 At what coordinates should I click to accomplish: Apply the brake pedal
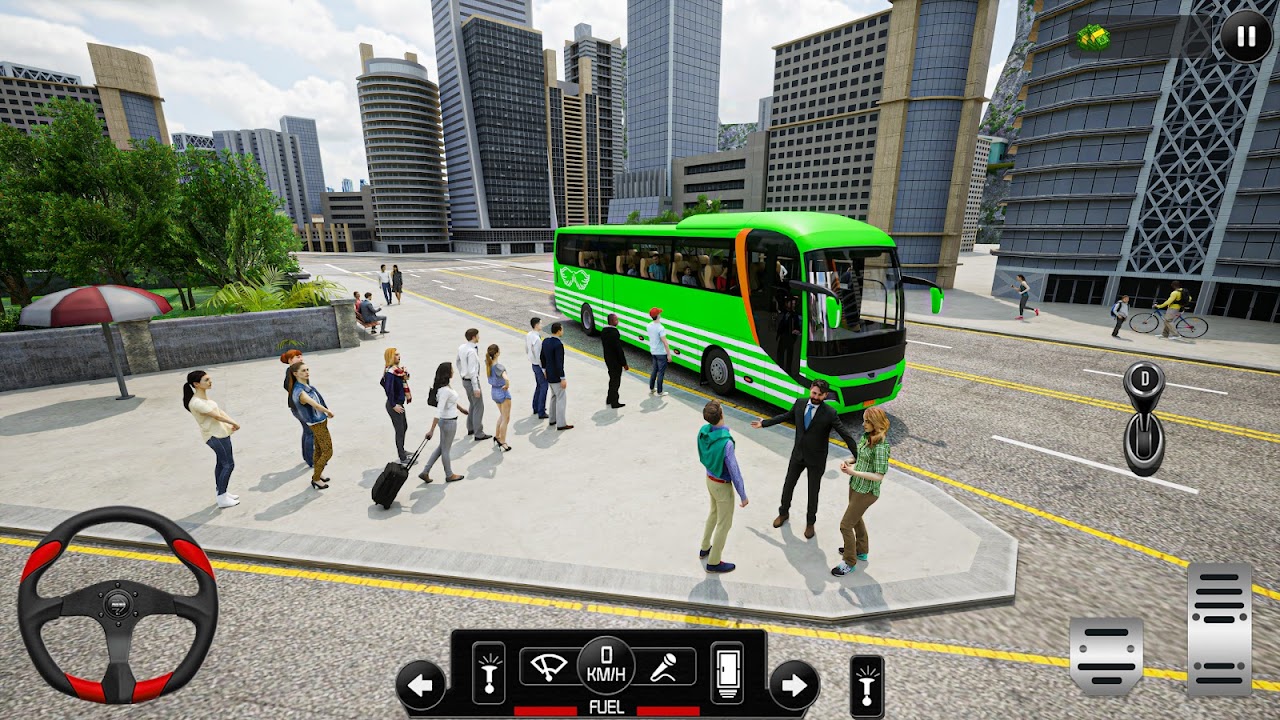coord(1106,655)
